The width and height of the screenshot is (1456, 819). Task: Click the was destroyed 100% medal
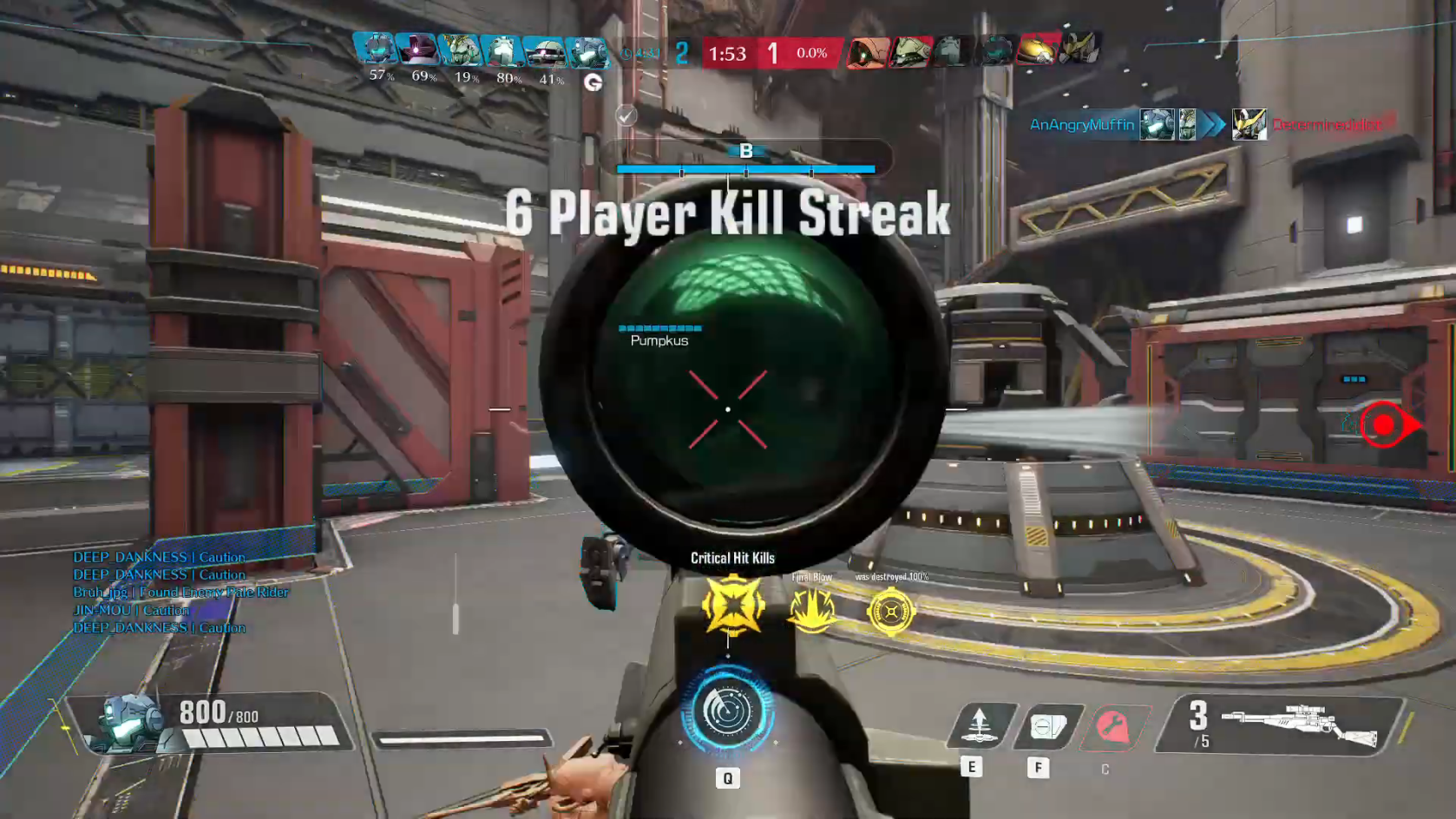coord(890,612)
